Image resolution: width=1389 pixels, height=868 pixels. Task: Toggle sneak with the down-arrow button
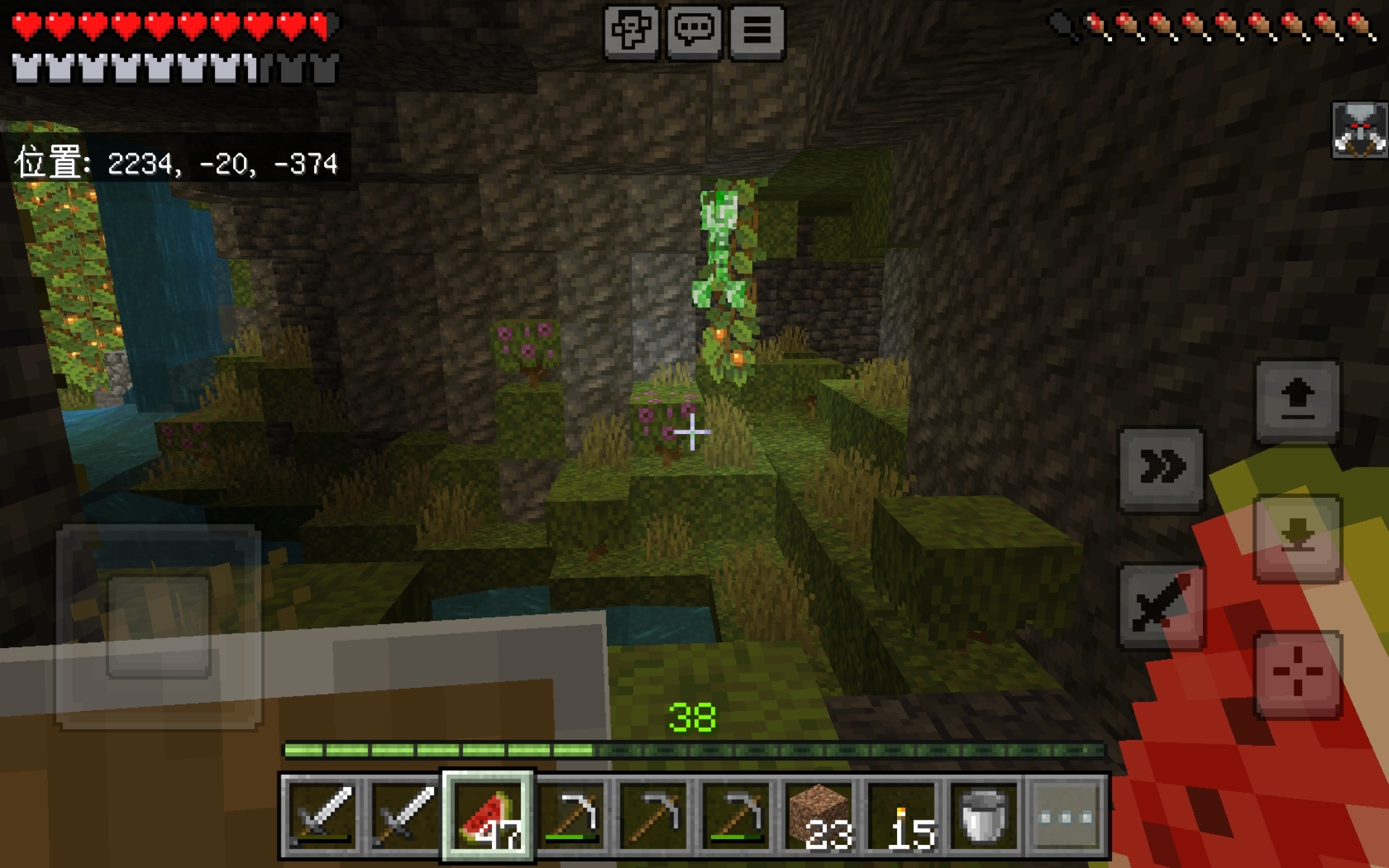pos(1297,537)
